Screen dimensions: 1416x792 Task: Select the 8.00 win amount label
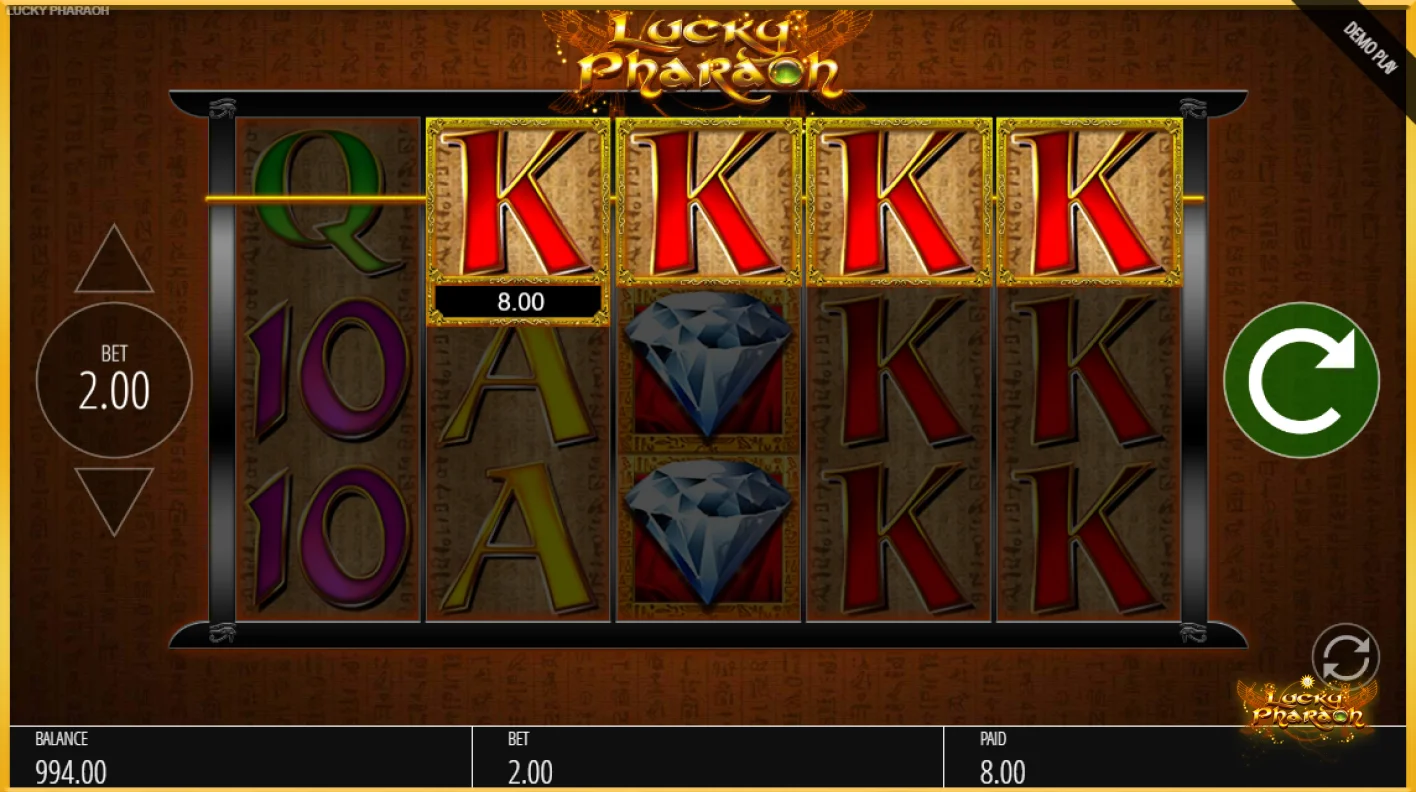[x=515, y=300]
